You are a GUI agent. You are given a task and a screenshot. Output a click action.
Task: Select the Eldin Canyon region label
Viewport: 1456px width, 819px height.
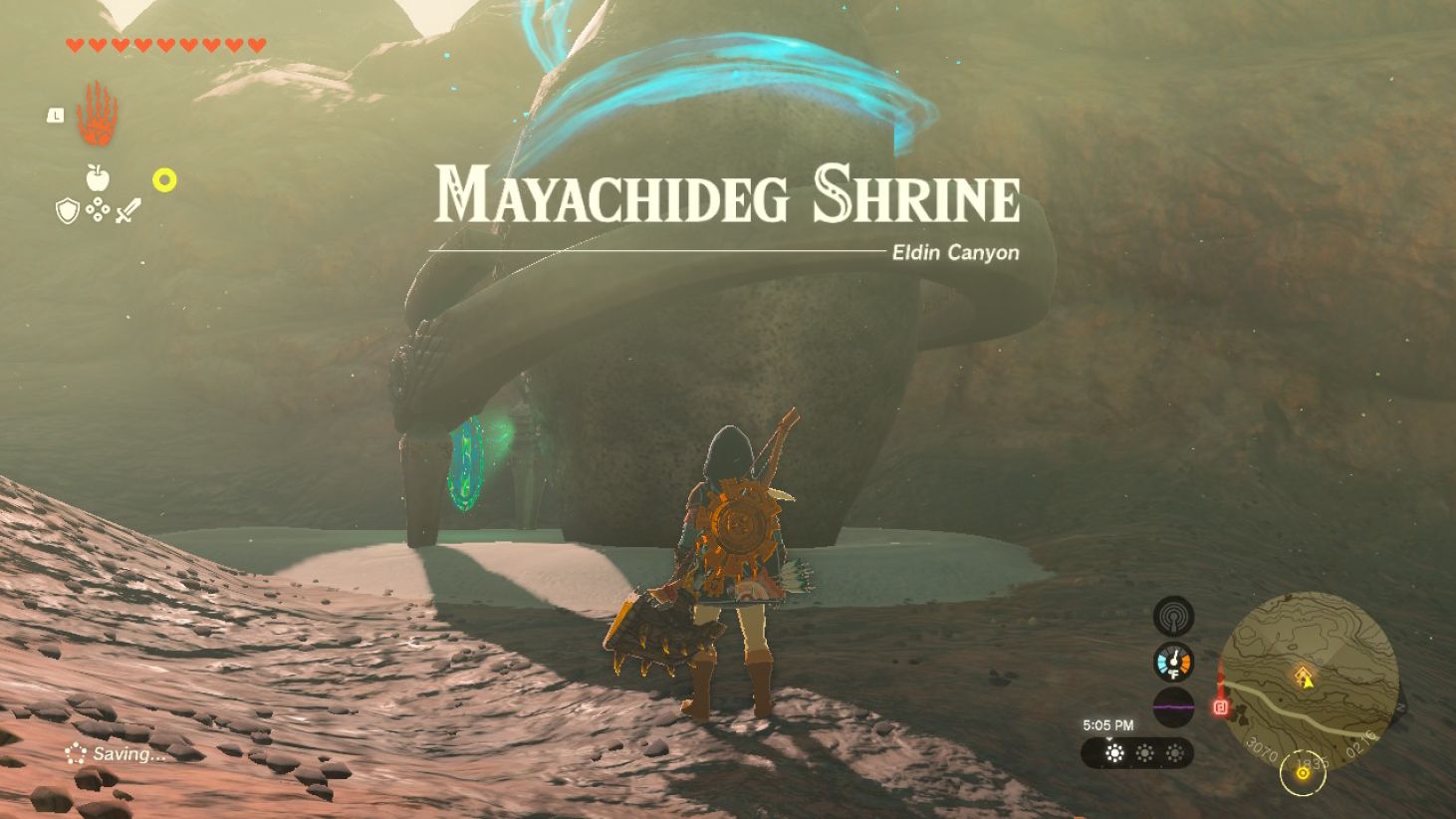[954, 253]
